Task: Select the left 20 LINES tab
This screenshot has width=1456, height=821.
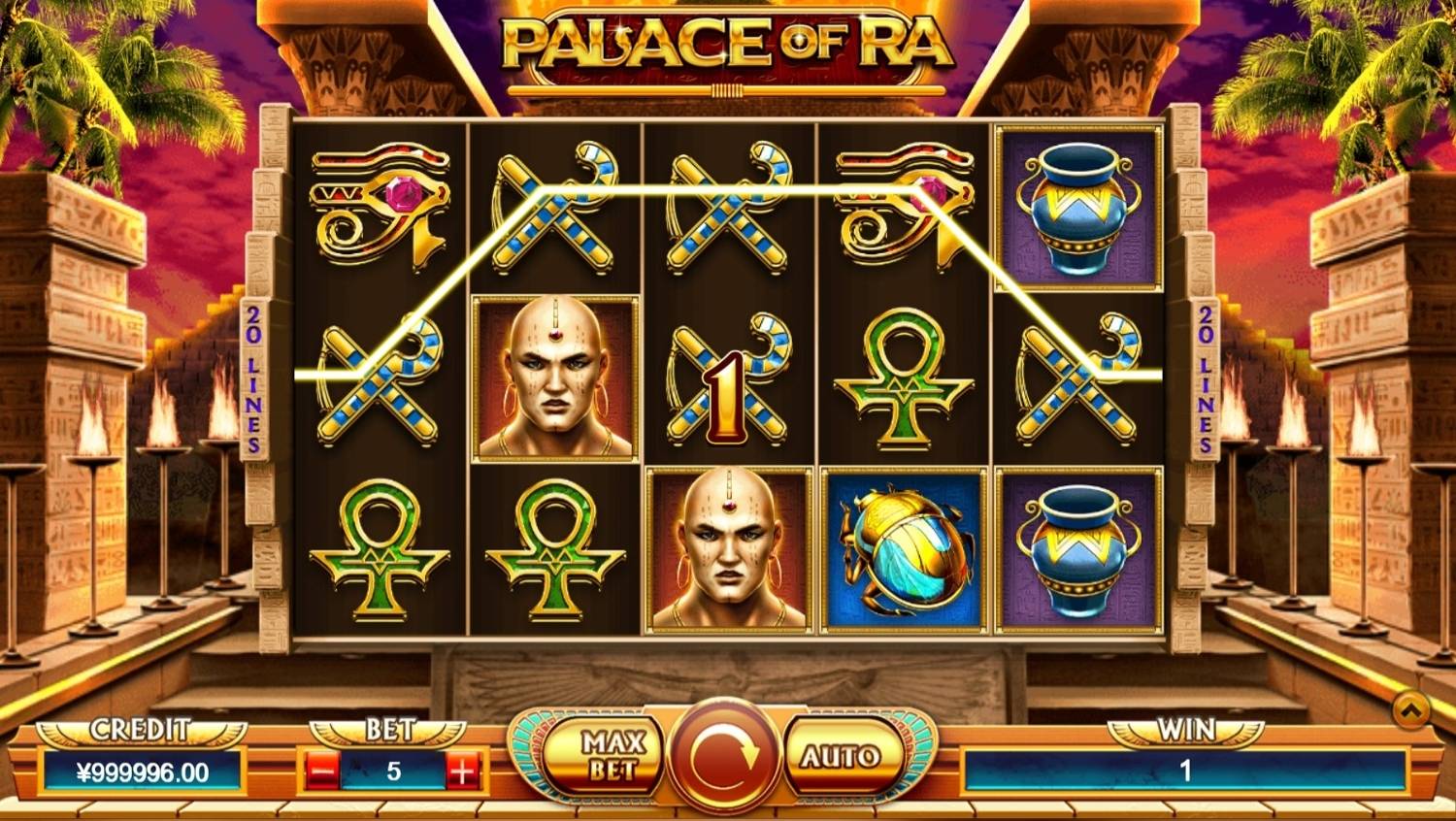Action: 254,374
